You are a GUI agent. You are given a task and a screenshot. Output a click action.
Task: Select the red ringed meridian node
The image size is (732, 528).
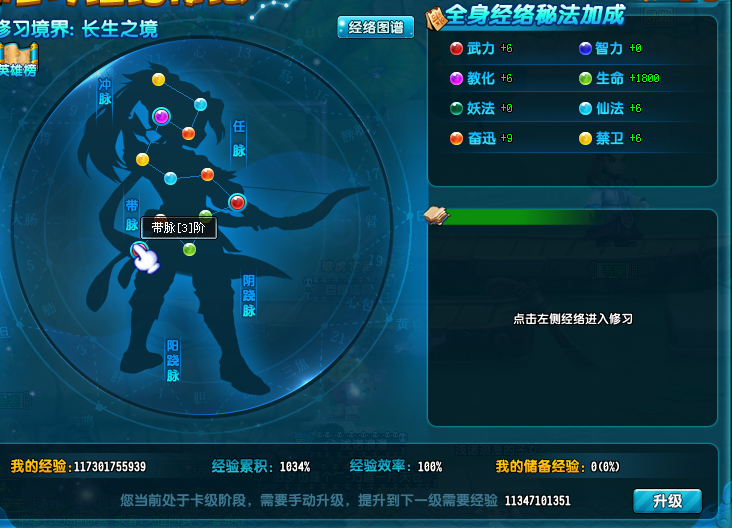(237, 203)
